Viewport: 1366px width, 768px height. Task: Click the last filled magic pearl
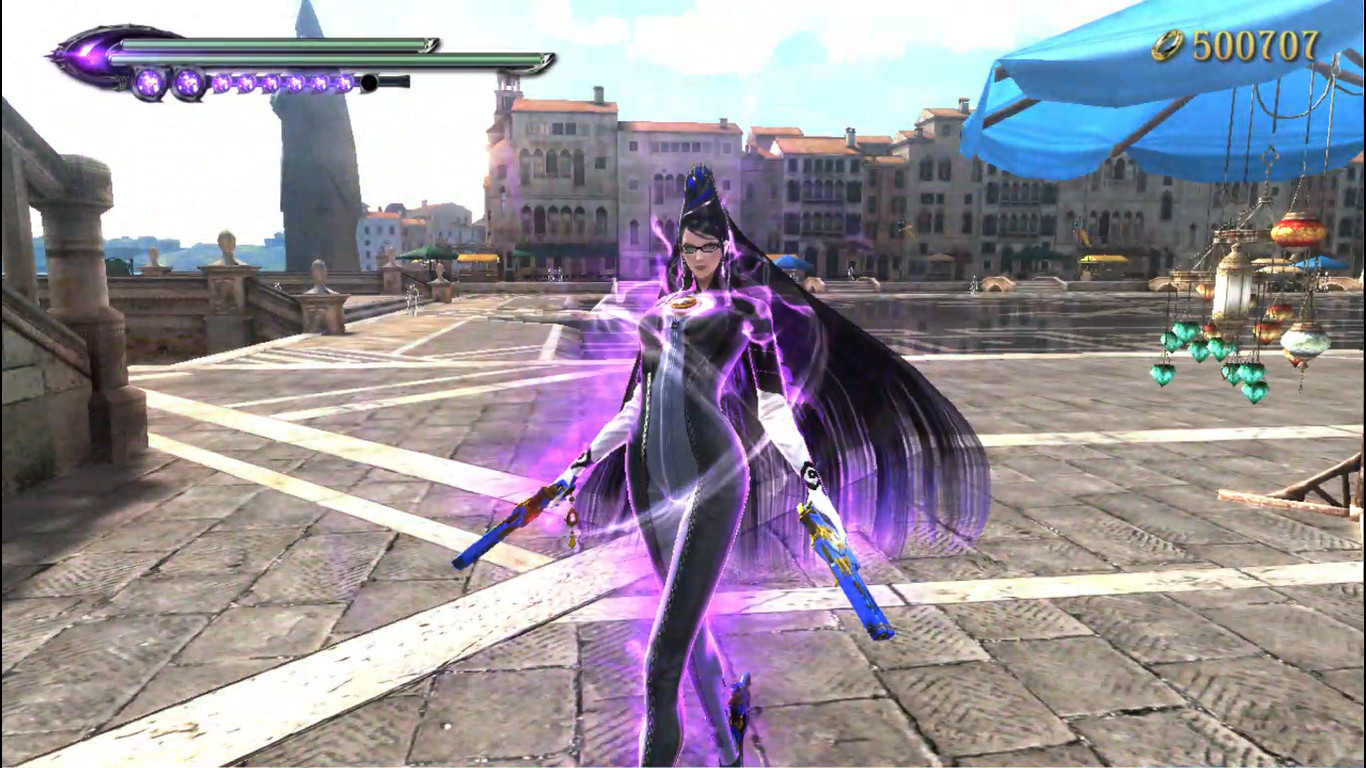pos(344,83)
